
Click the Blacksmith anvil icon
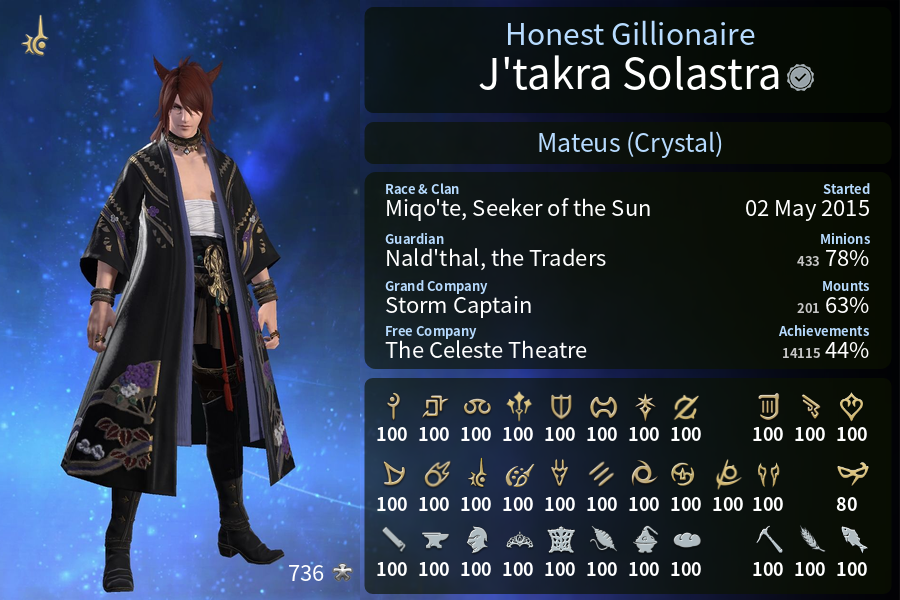pyautogui.click(x=434, y=540)
